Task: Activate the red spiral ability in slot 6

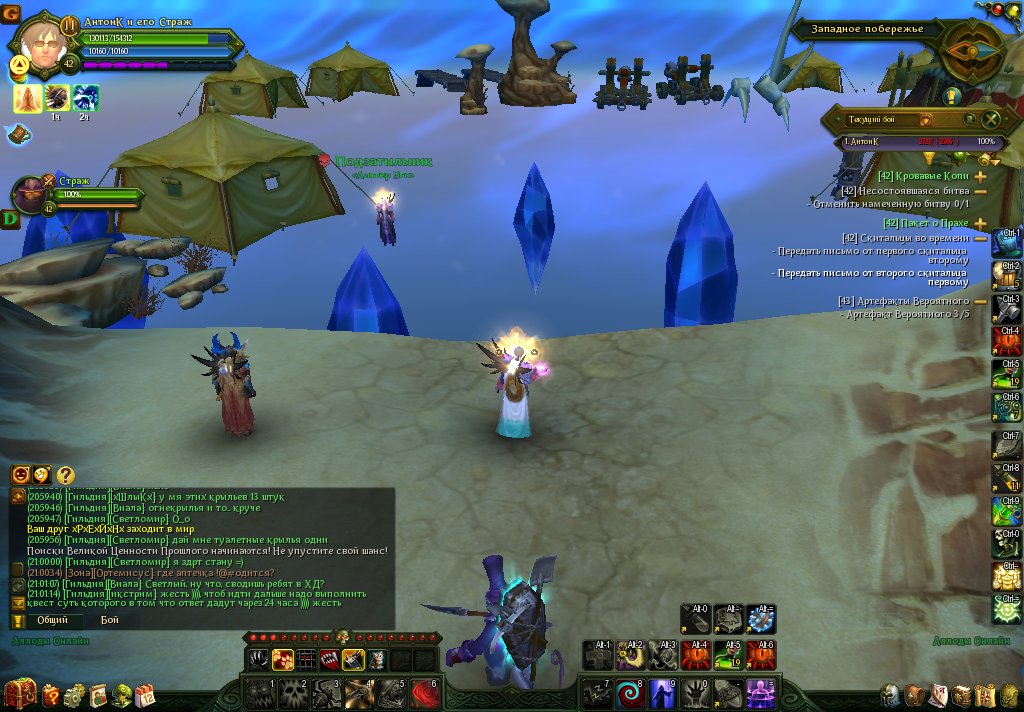Action: (426, 691)
